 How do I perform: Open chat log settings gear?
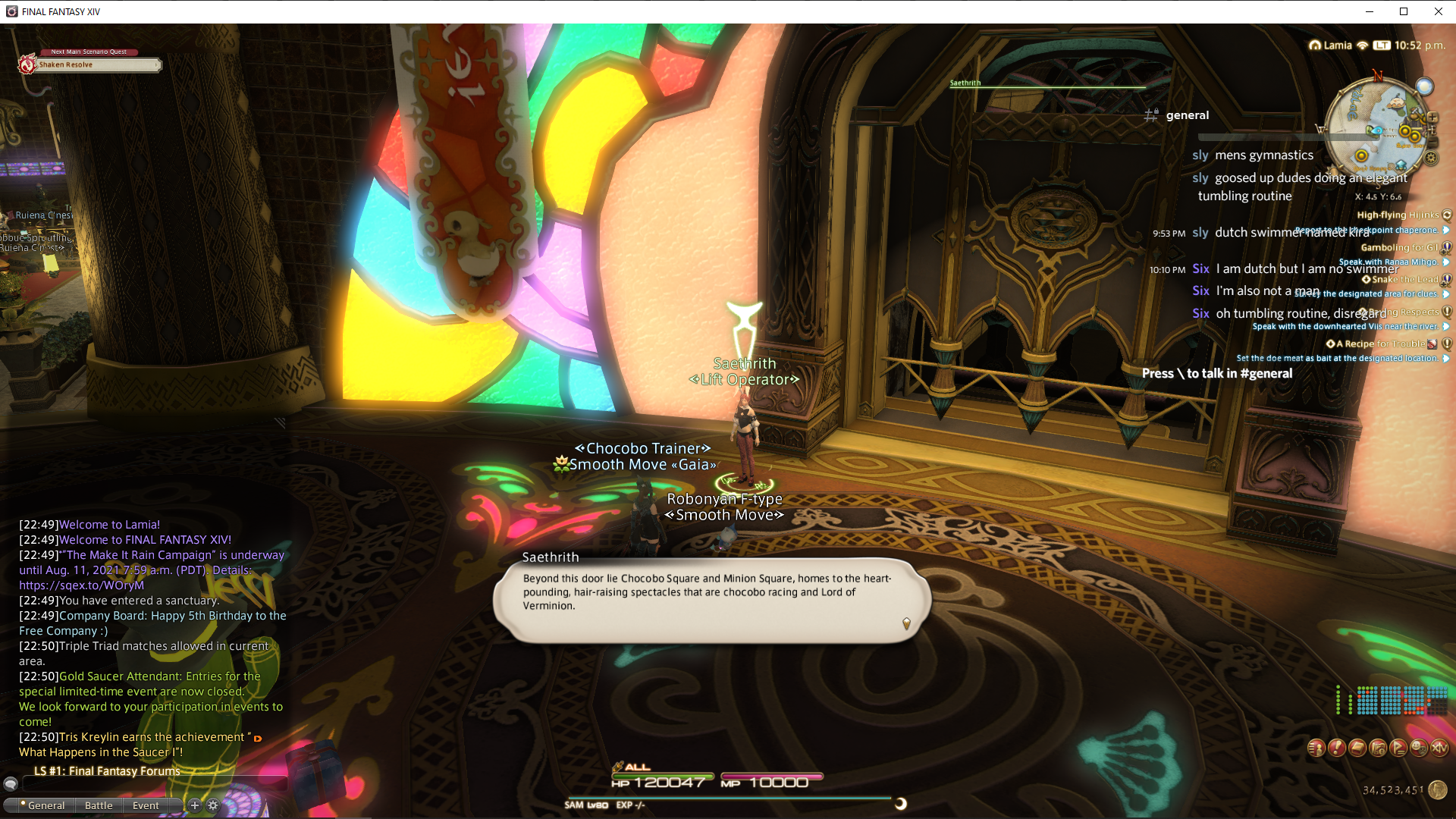(x=213, y=805)
